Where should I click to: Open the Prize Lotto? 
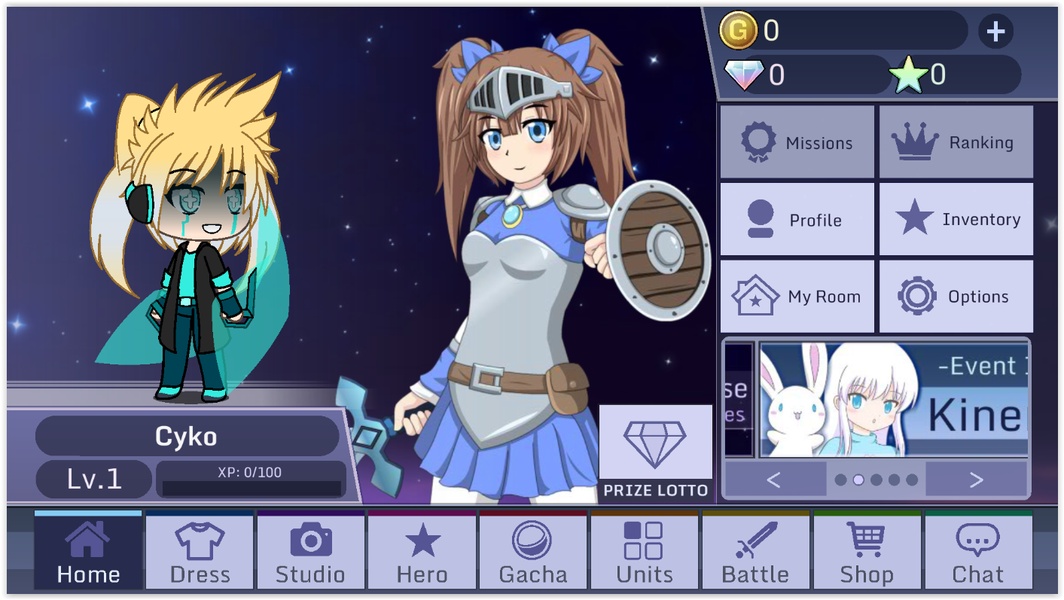tap(655, 453)
